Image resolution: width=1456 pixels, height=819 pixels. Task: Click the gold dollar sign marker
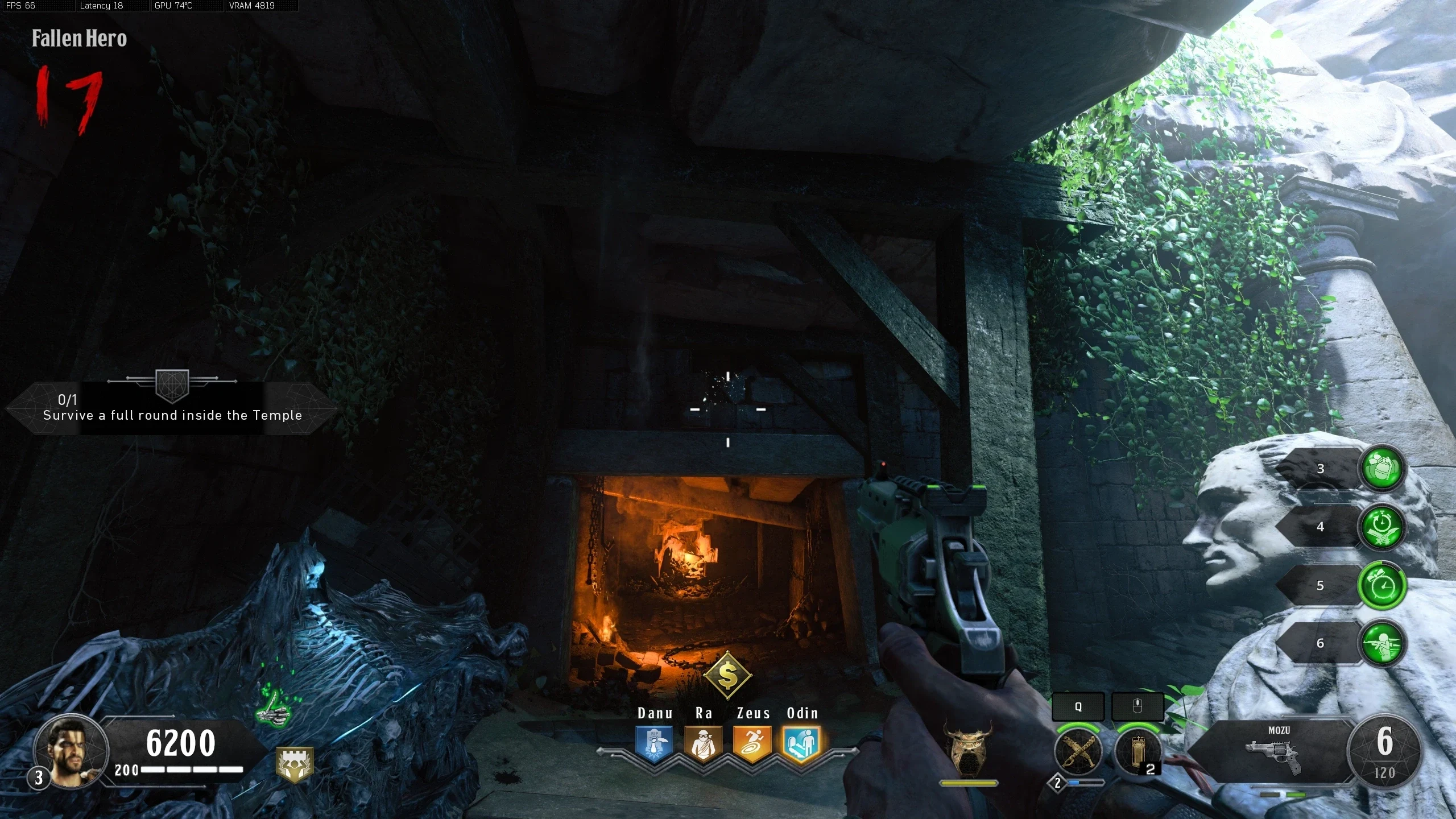[x=728, y=676]
